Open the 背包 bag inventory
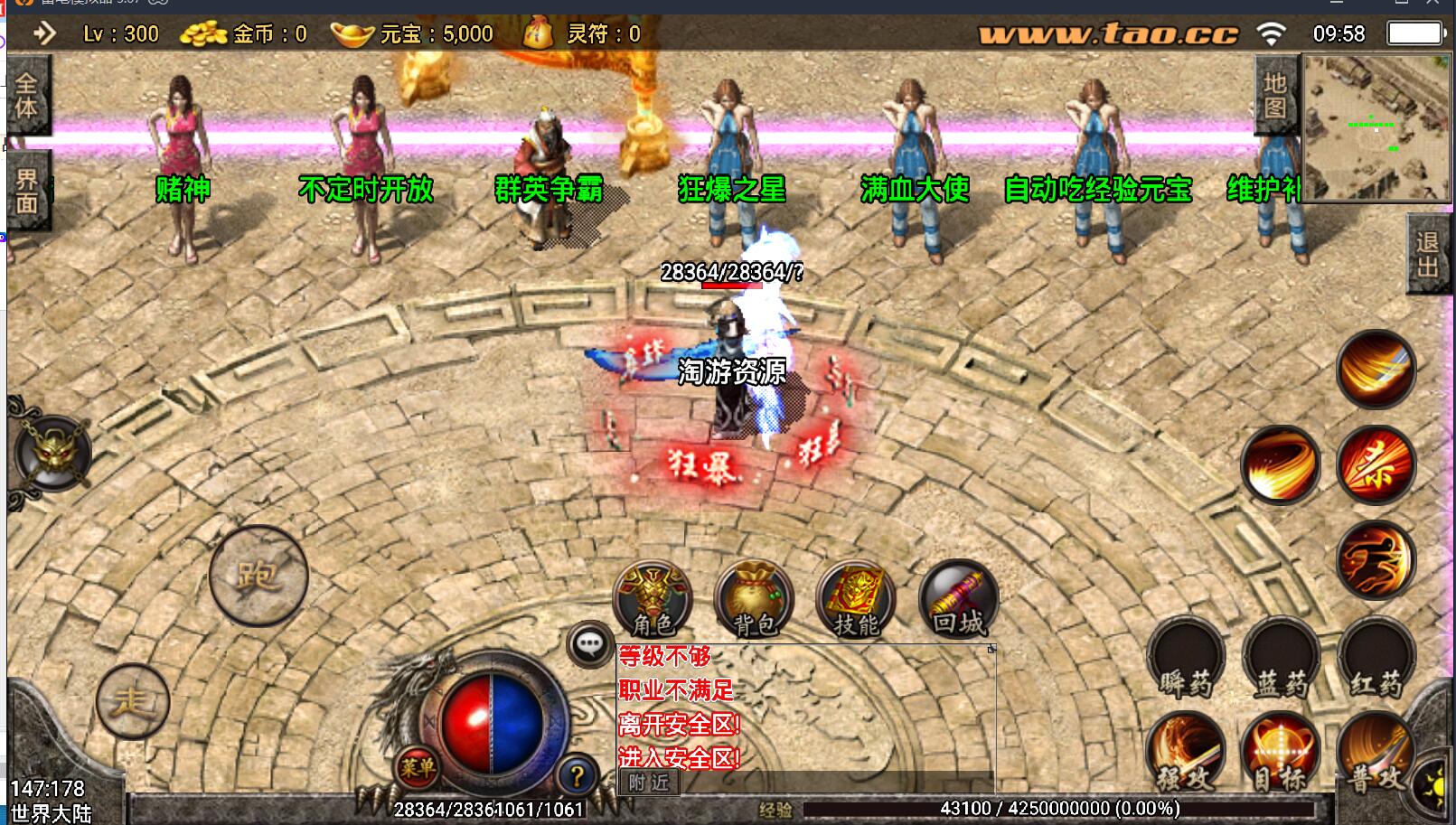 [x=754, y=598]
